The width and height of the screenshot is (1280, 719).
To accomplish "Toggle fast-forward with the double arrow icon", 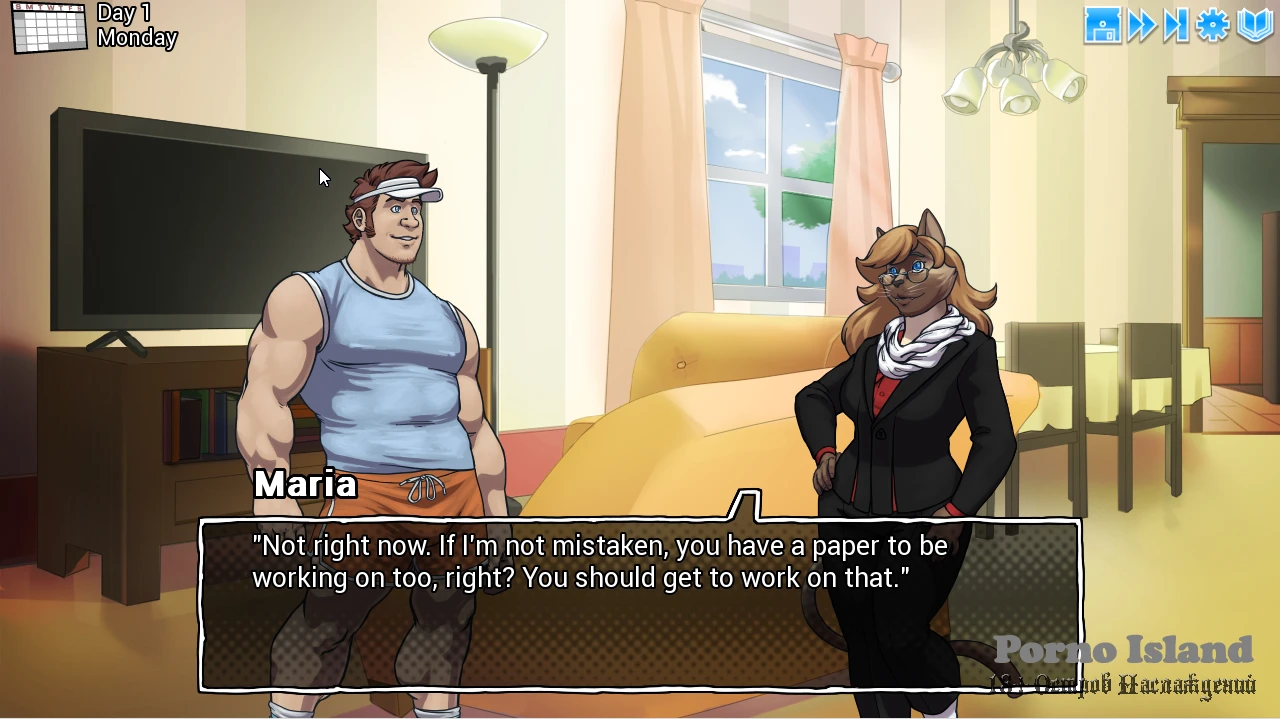I will 1141,26.
